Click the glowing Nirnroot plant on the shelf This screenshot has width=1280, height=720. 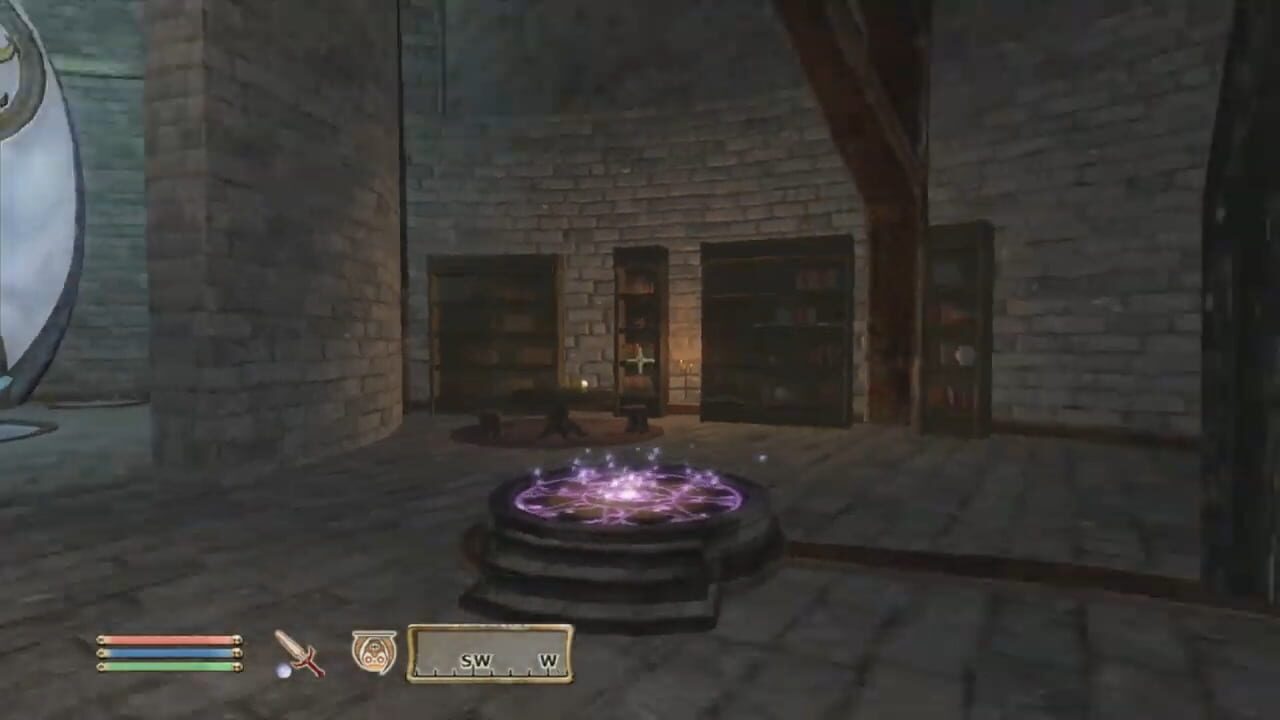(x=640, y=362)
